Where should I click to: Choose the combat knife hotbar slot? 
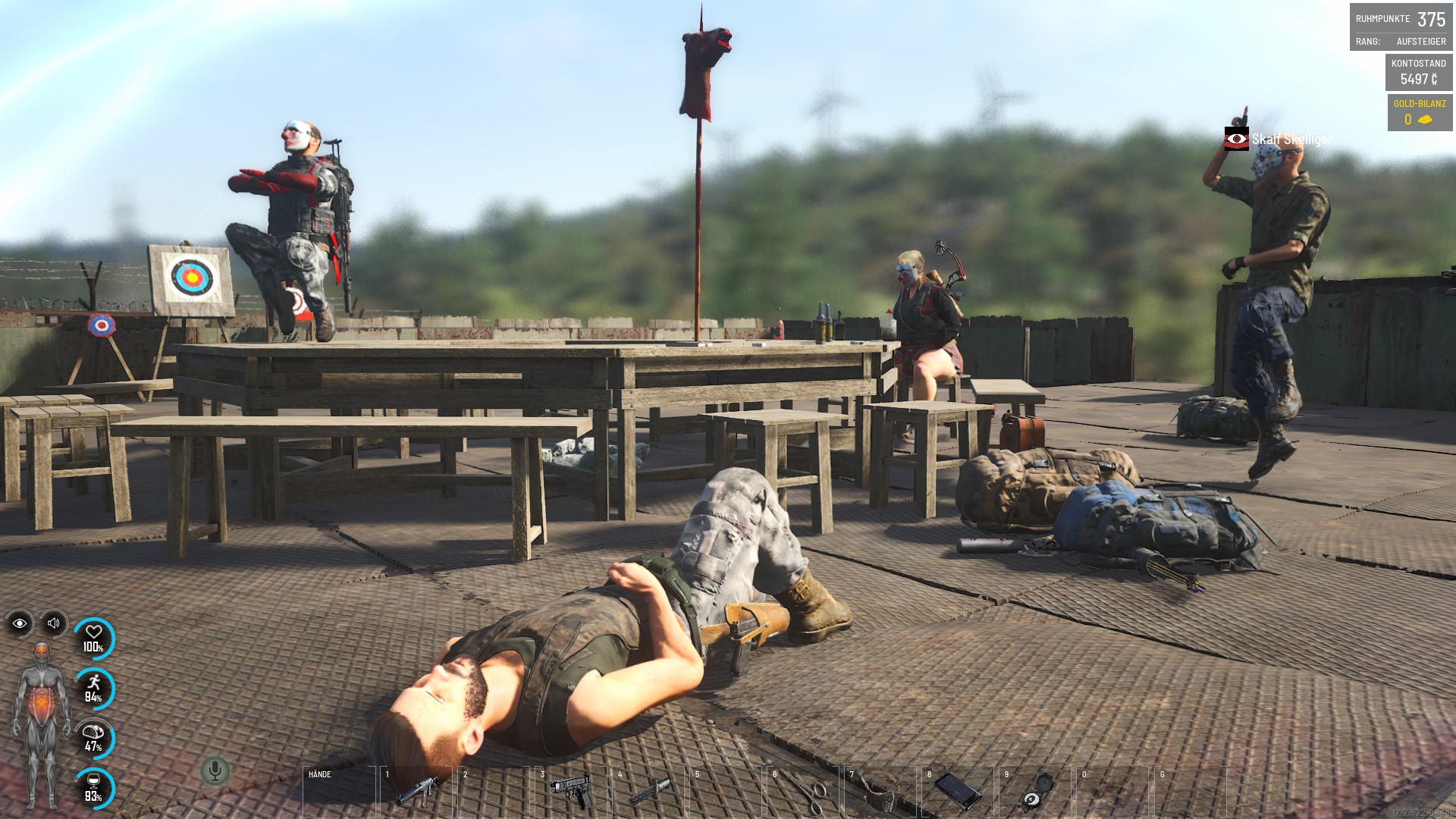648,792
